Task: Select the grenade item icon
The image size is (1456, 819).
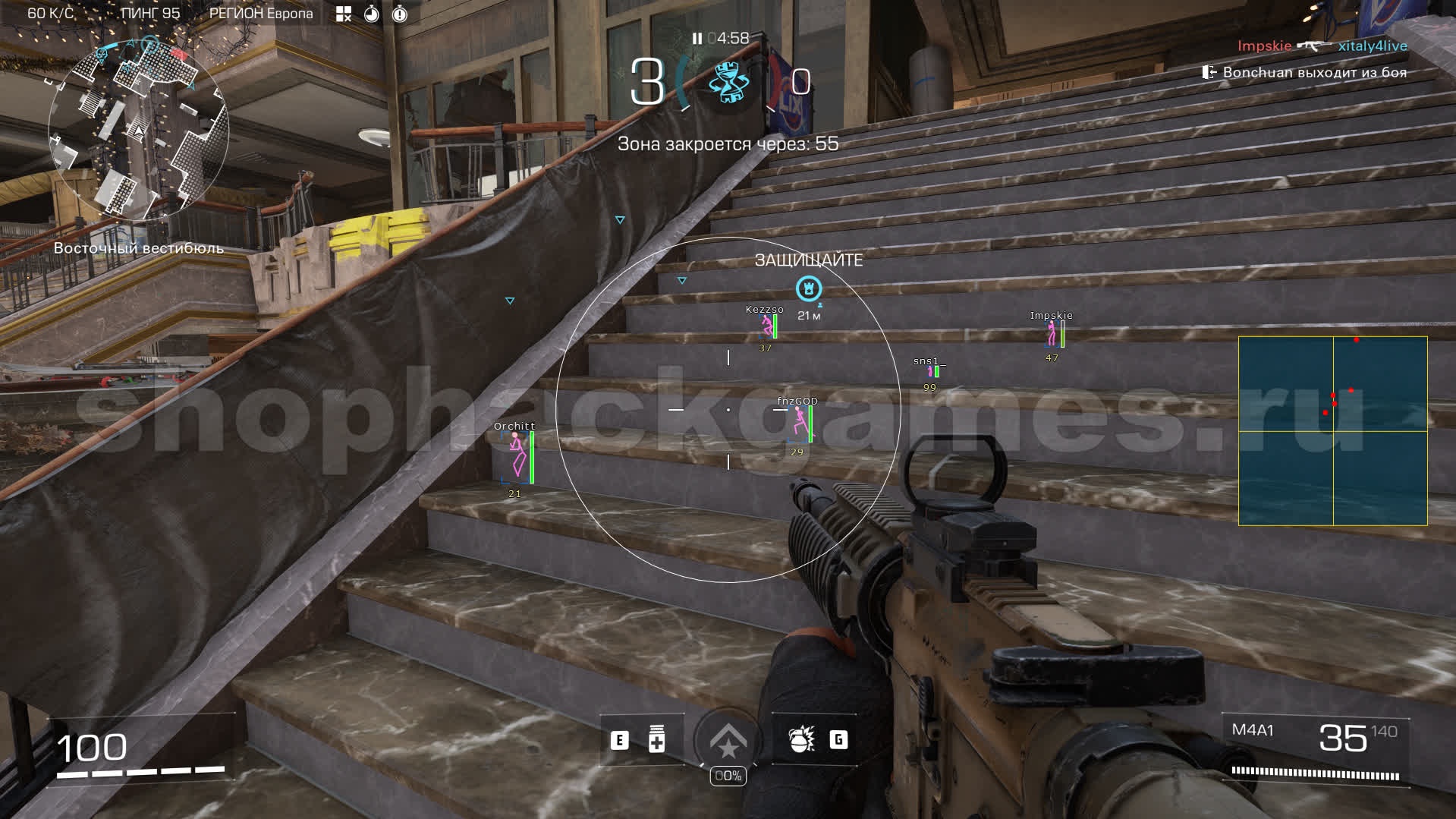Action: coord(799,740)
